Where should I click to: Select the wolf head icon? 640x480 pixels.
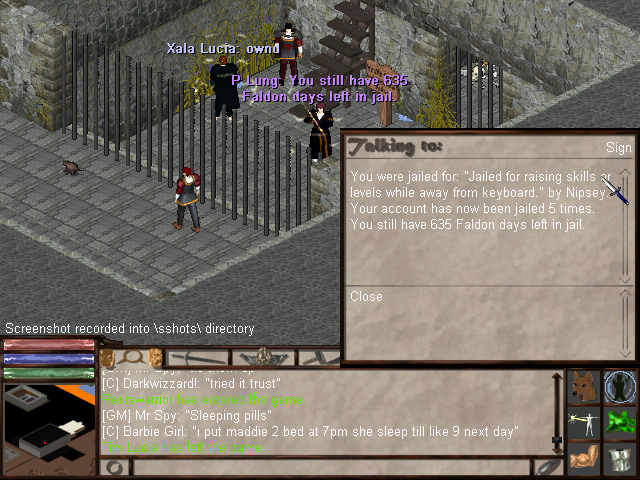[583, 385]
